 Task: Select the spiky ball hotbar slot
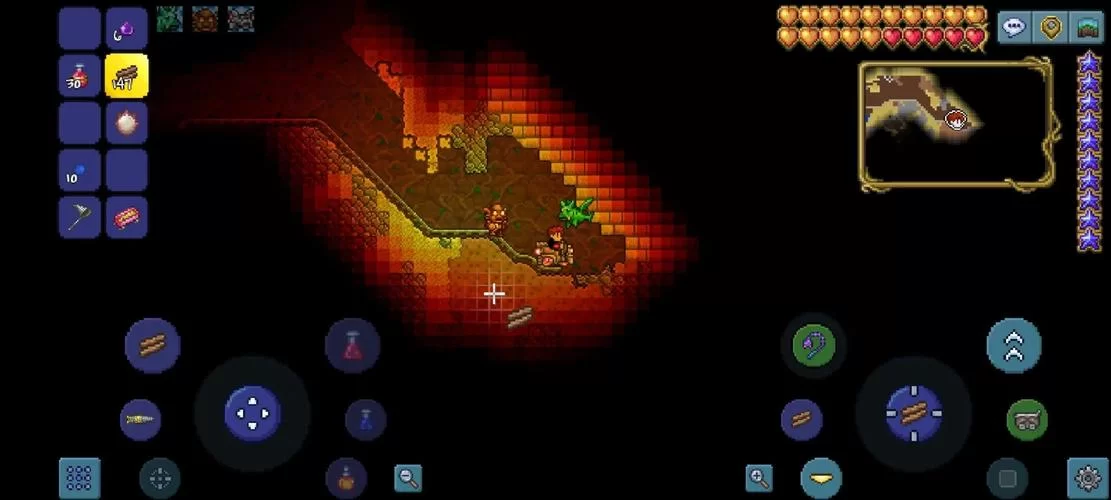pos(126,123)
